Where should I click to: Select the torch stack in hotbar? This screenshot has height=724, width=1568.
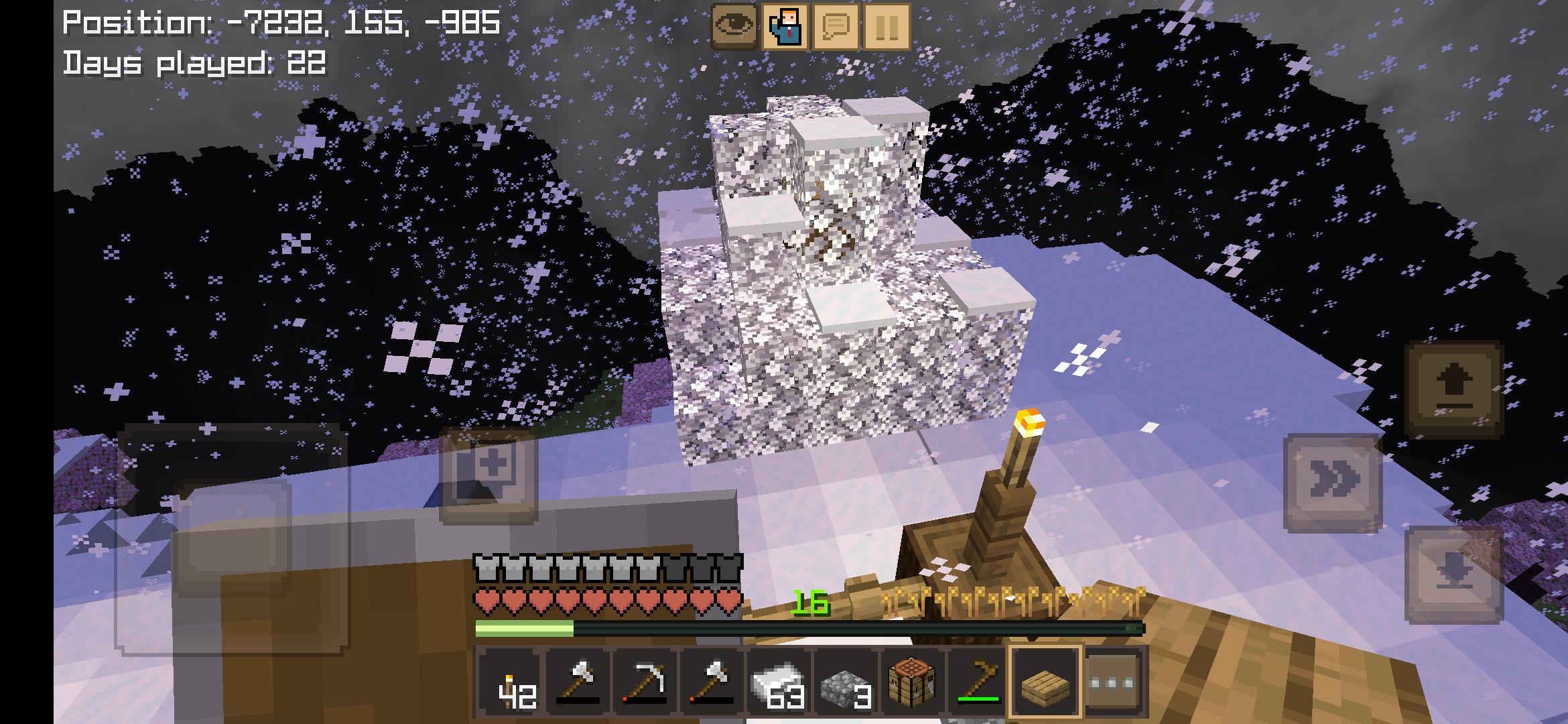point(509,682)
